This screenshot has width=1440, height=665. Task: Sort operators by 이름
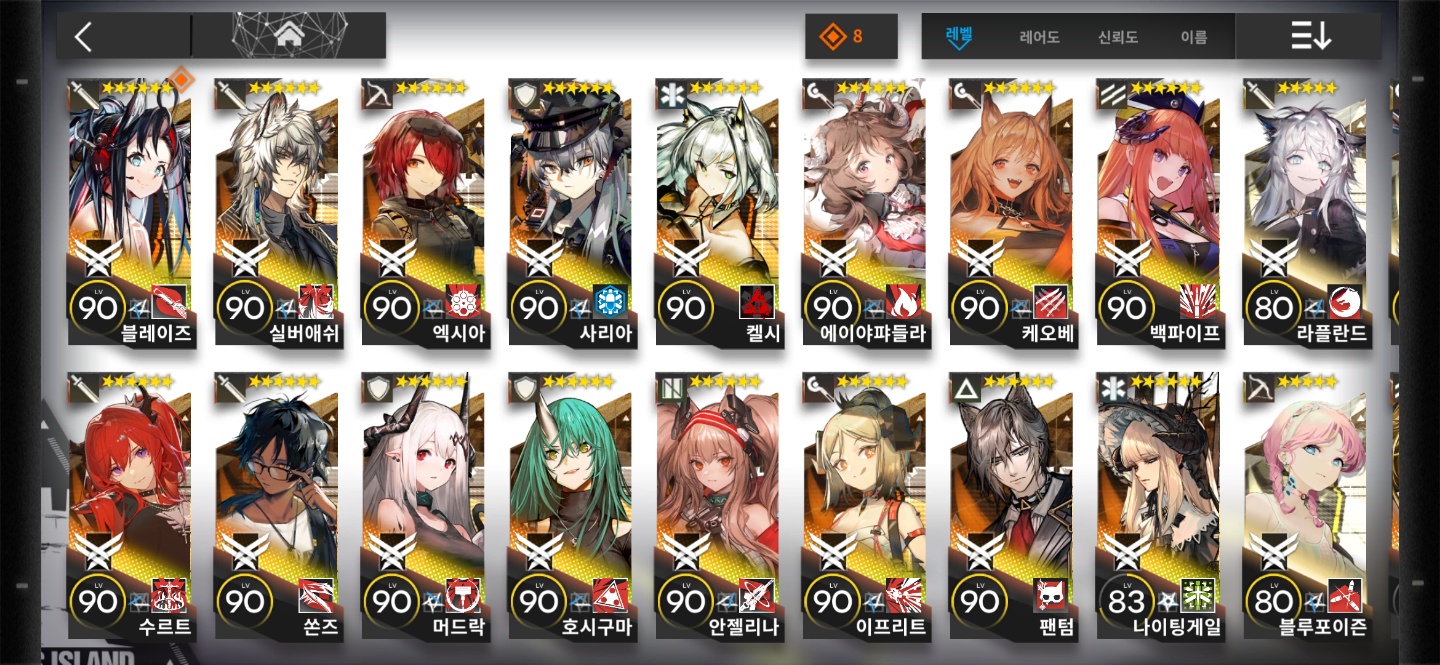pyautogui.click(x=1193, y=37)
